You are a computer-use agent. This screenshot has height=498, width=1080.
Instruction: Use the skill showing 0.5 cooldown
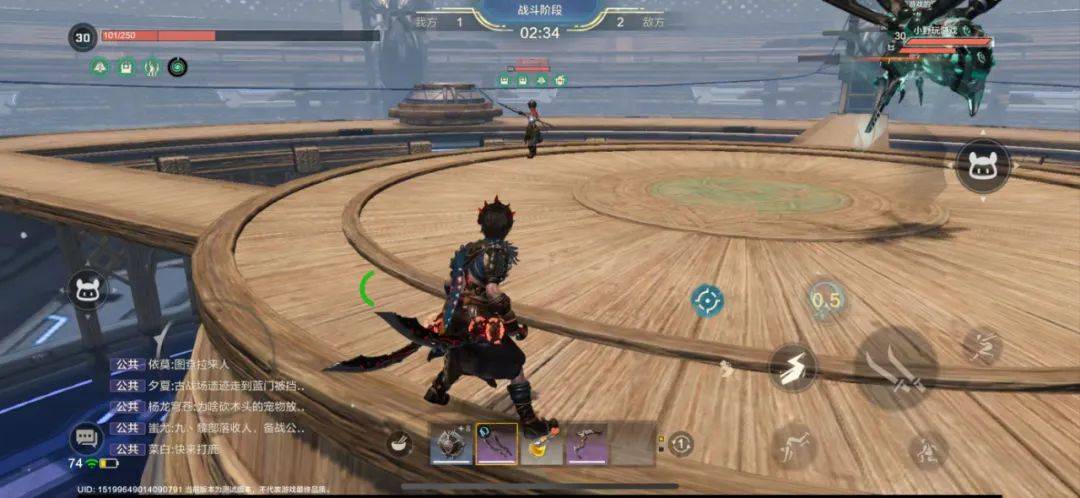click(826, 299)
